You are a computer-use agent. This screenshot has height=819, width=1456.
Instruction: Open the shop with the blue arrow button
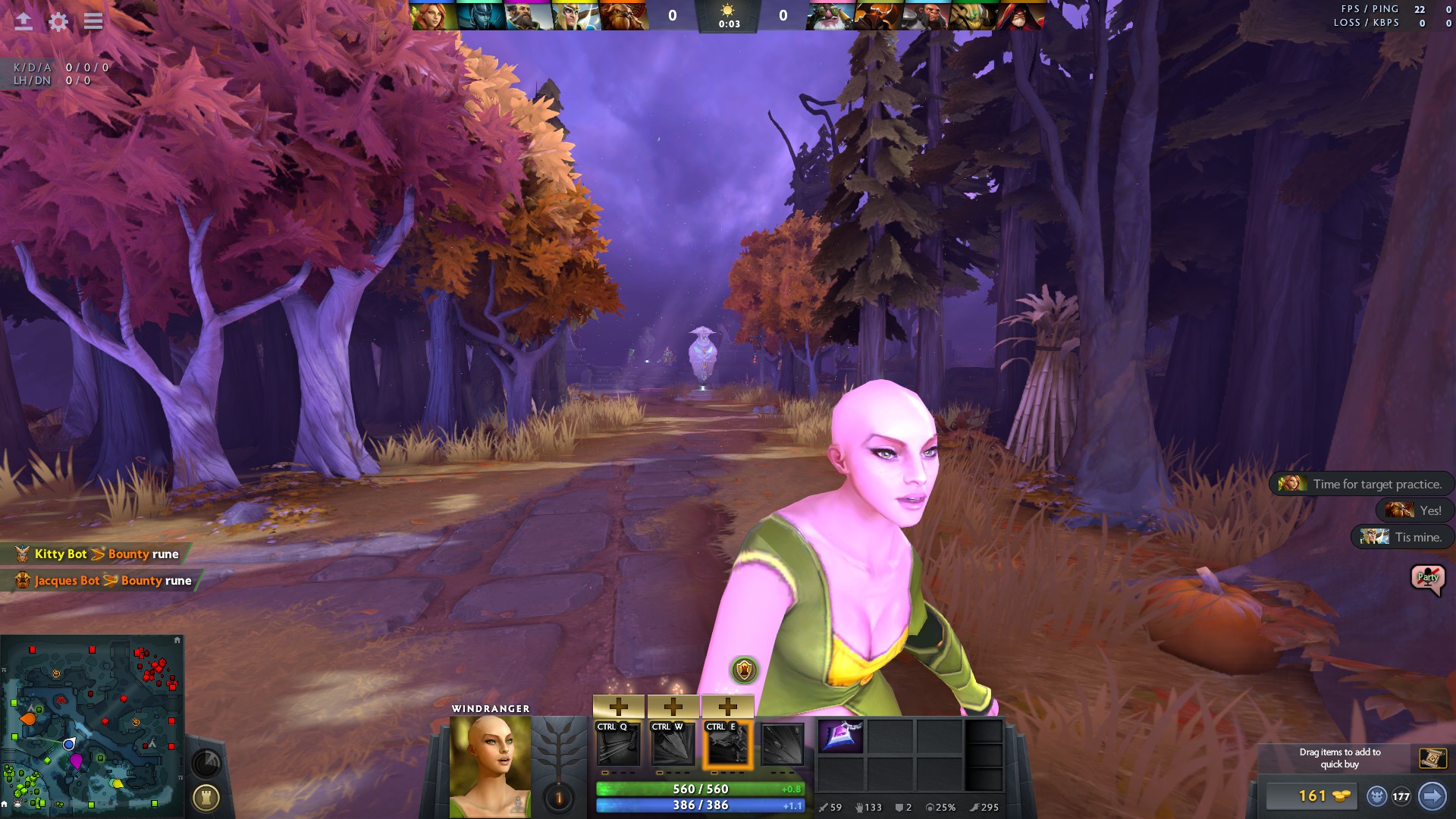tap(1432, 795)
